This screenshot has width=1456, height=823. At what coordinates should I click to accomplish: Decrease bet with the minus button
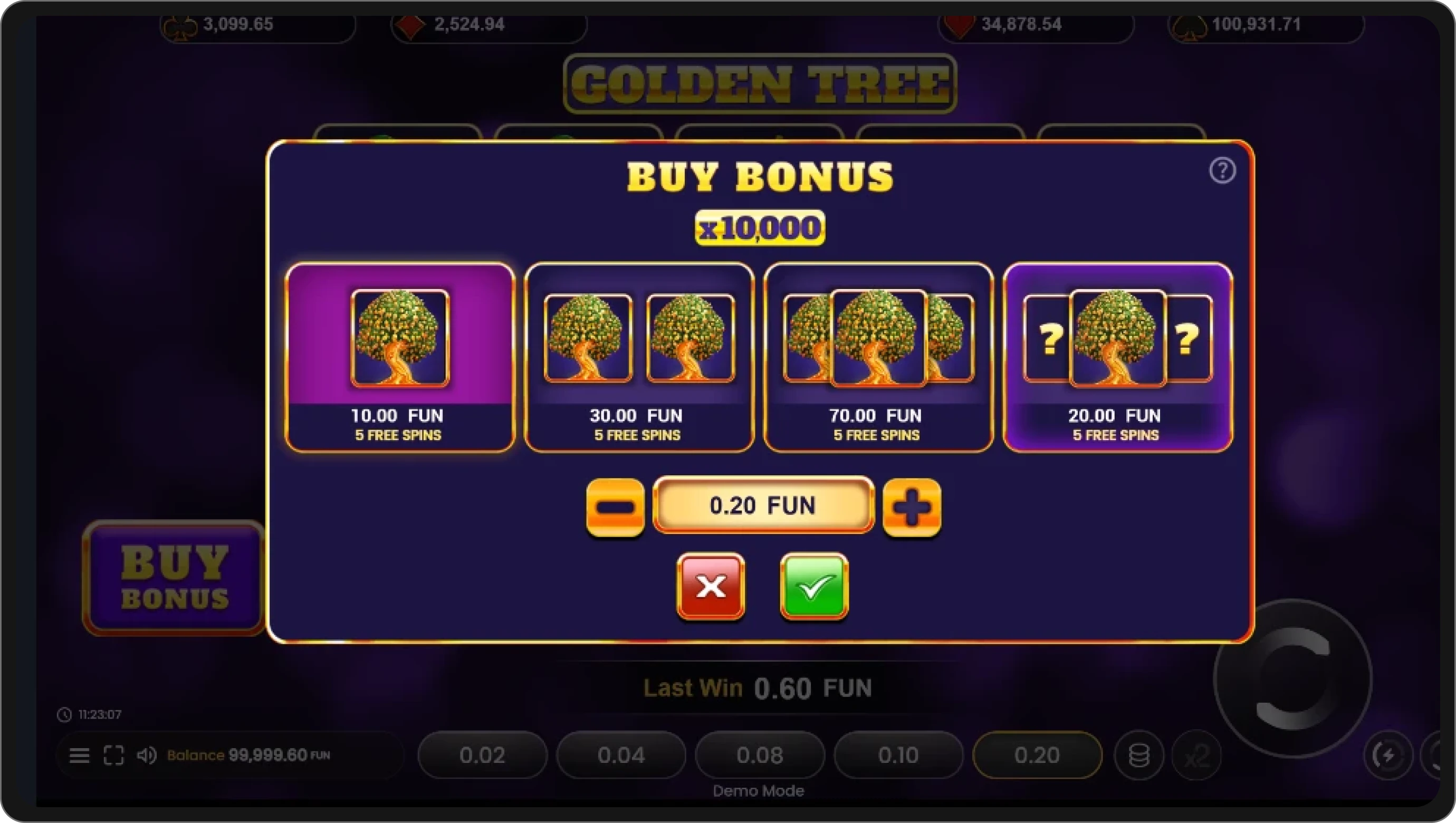click(x=616, y=506)
